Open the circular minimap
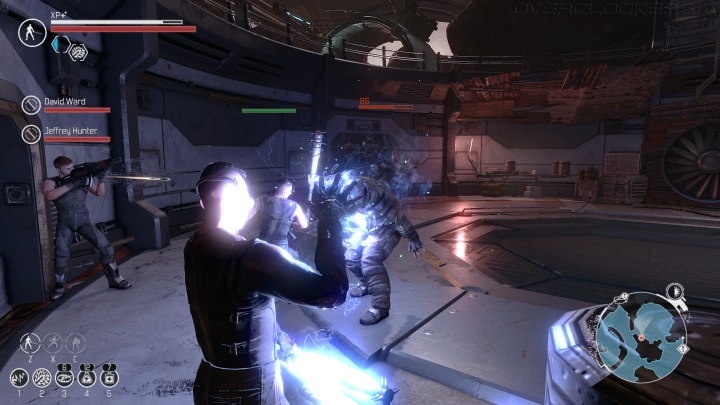 (641, 337)
